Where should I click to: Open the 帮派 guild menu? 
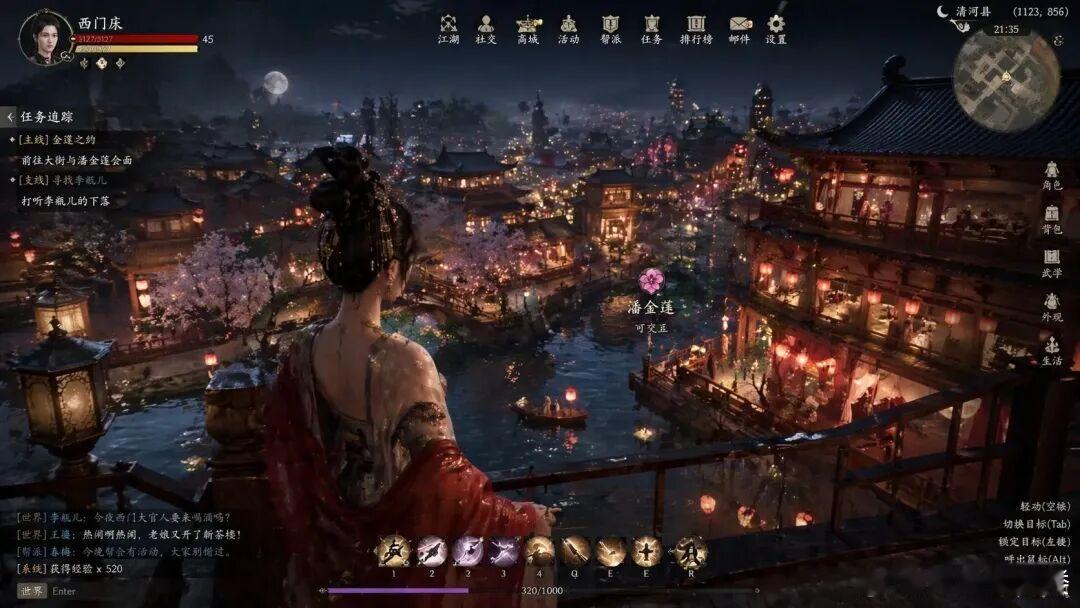coord(610,28)
